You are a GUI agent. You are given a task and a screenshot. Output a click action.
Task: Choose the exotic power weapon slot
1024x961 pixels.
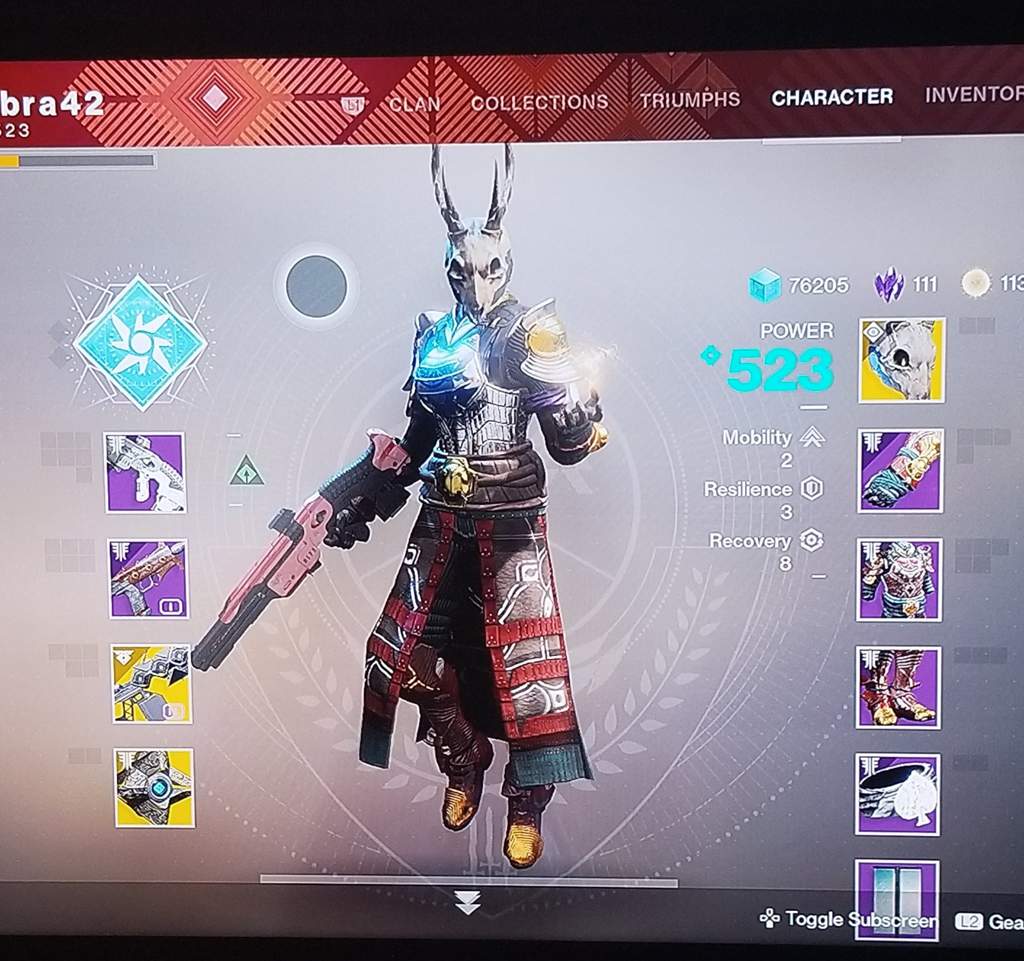[x=151, y=684]
